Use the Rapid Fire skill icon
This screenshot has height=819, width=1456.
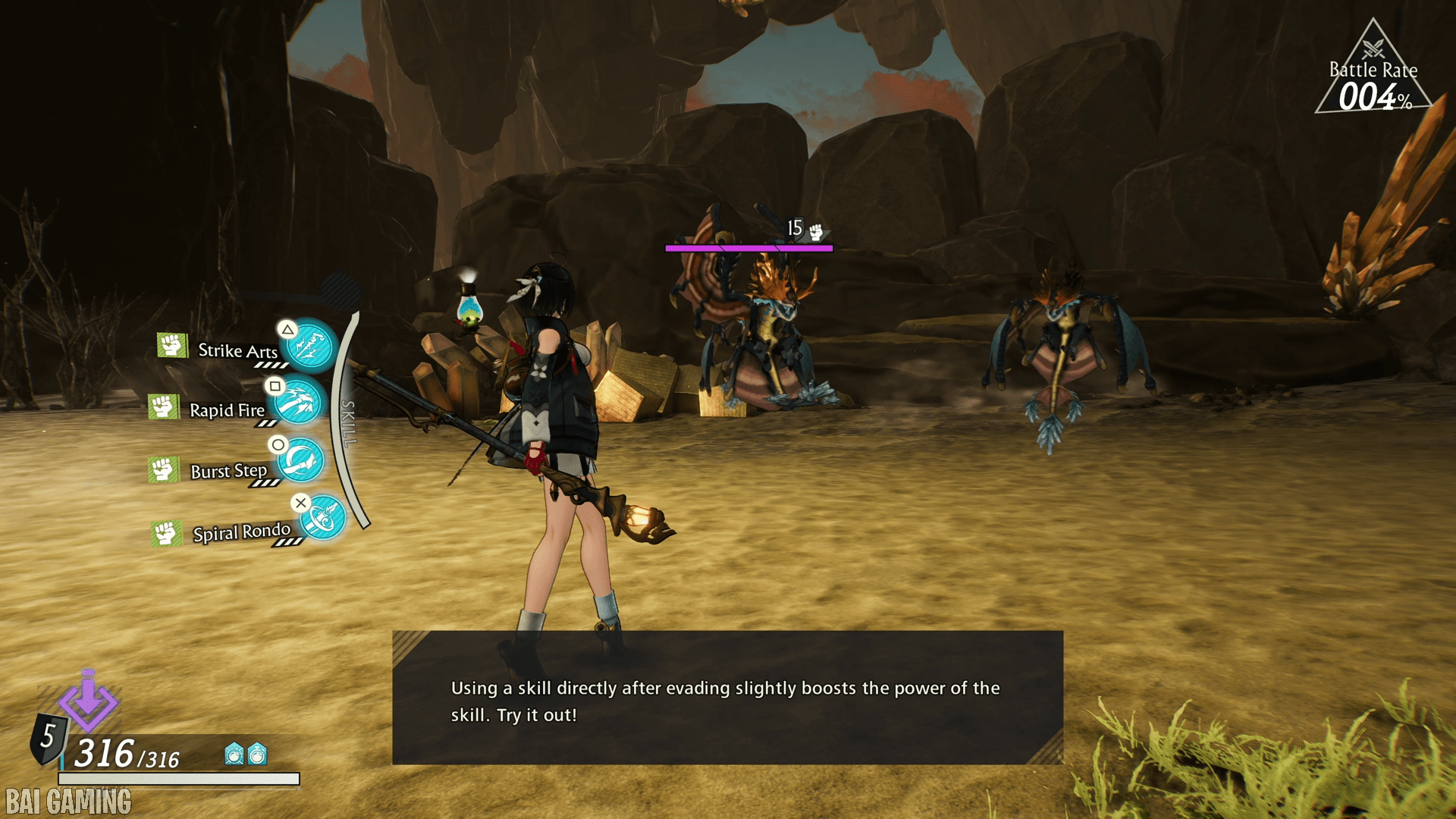point(300,402)
